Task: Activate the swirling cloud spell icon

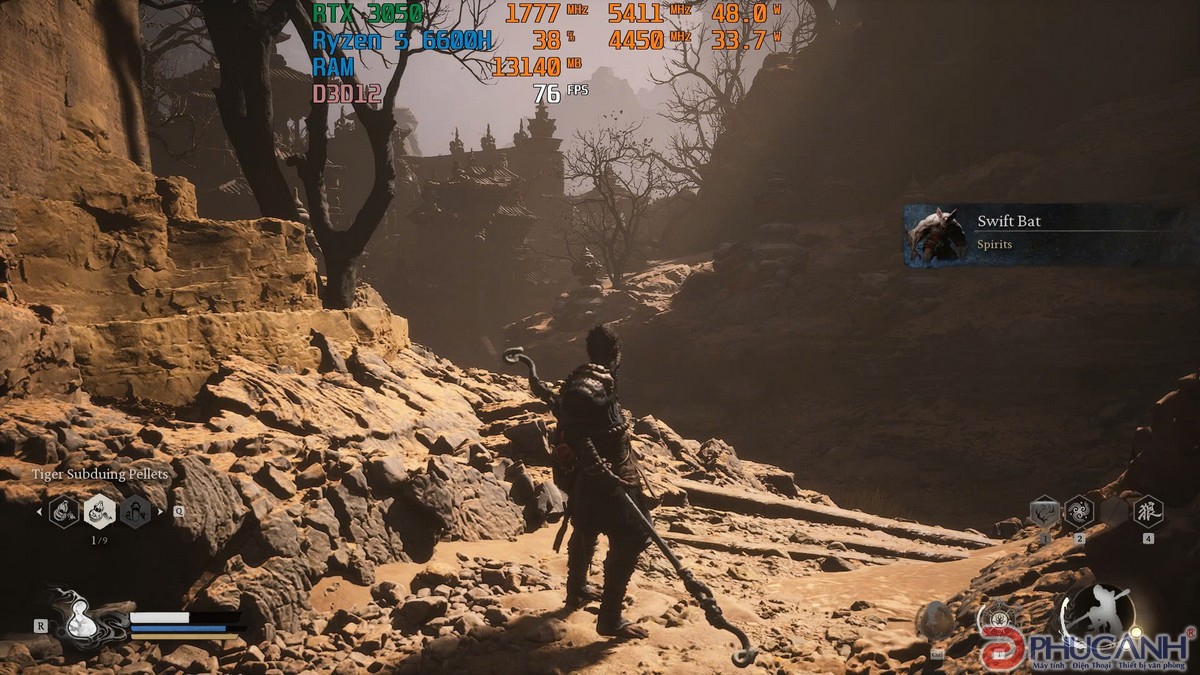Action: pos(1079,512)
